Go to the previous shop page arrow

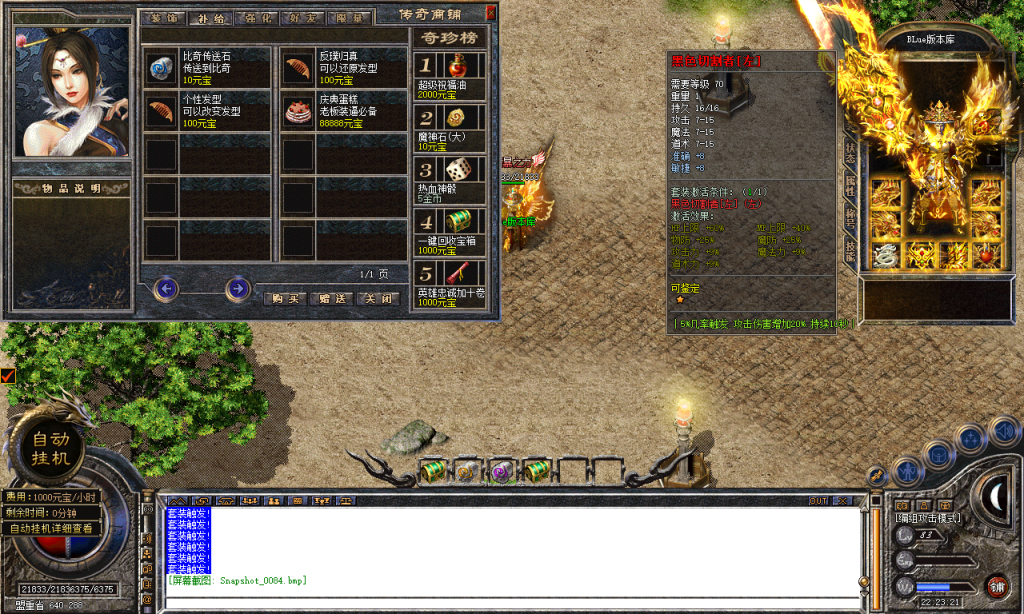166,289
